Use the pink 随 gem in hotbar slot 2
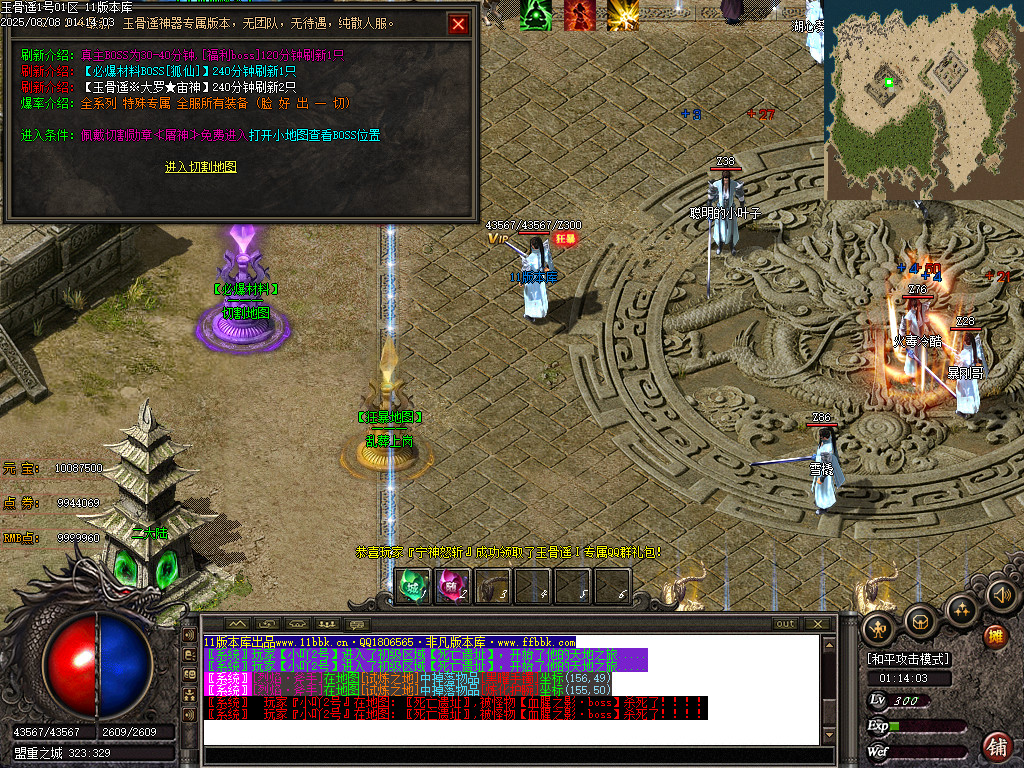This screenshot has width=1024, height=768. 453,586
